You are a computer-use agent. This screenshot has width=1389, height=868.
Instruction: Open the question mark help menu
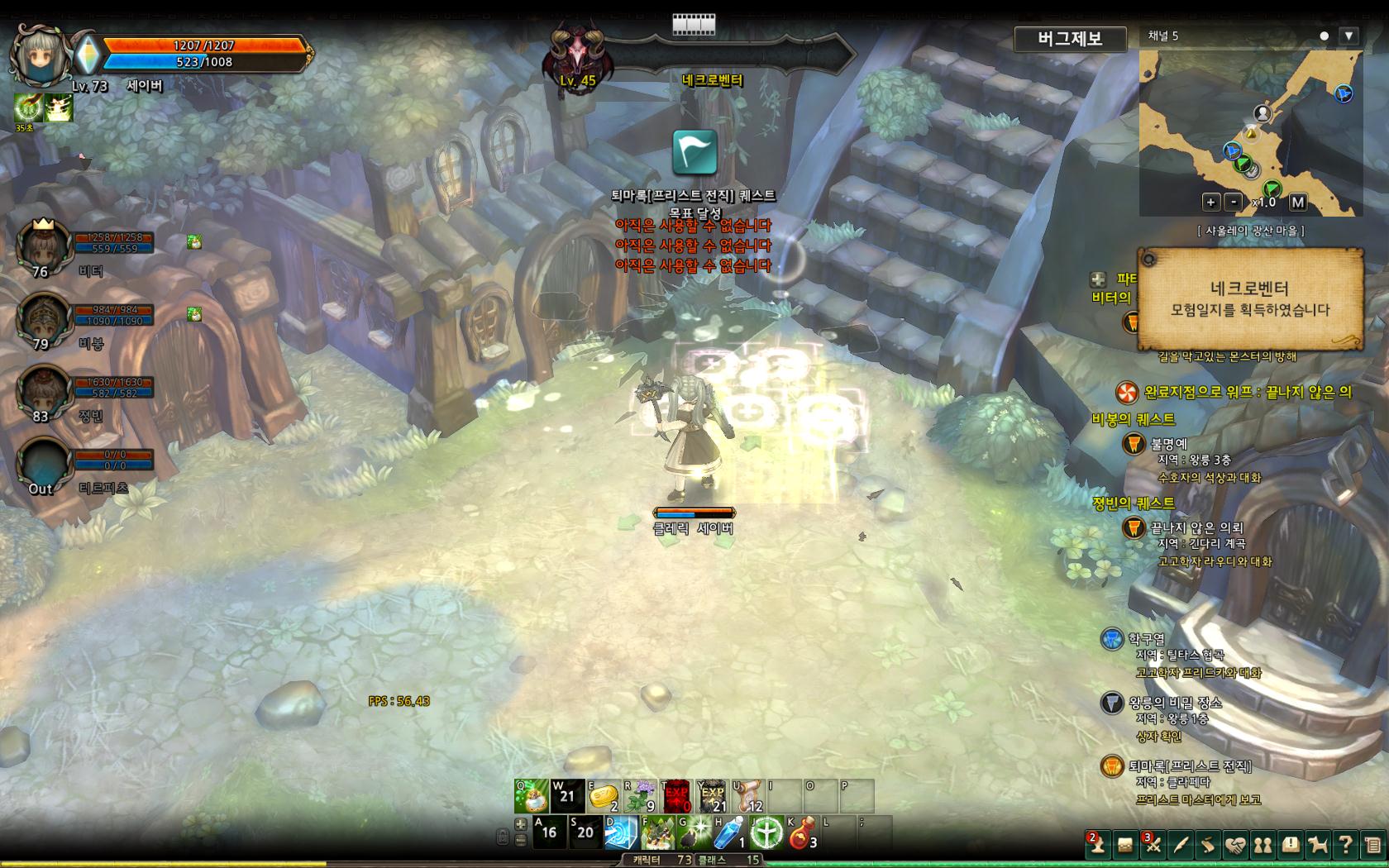(x=1345, y=845)
